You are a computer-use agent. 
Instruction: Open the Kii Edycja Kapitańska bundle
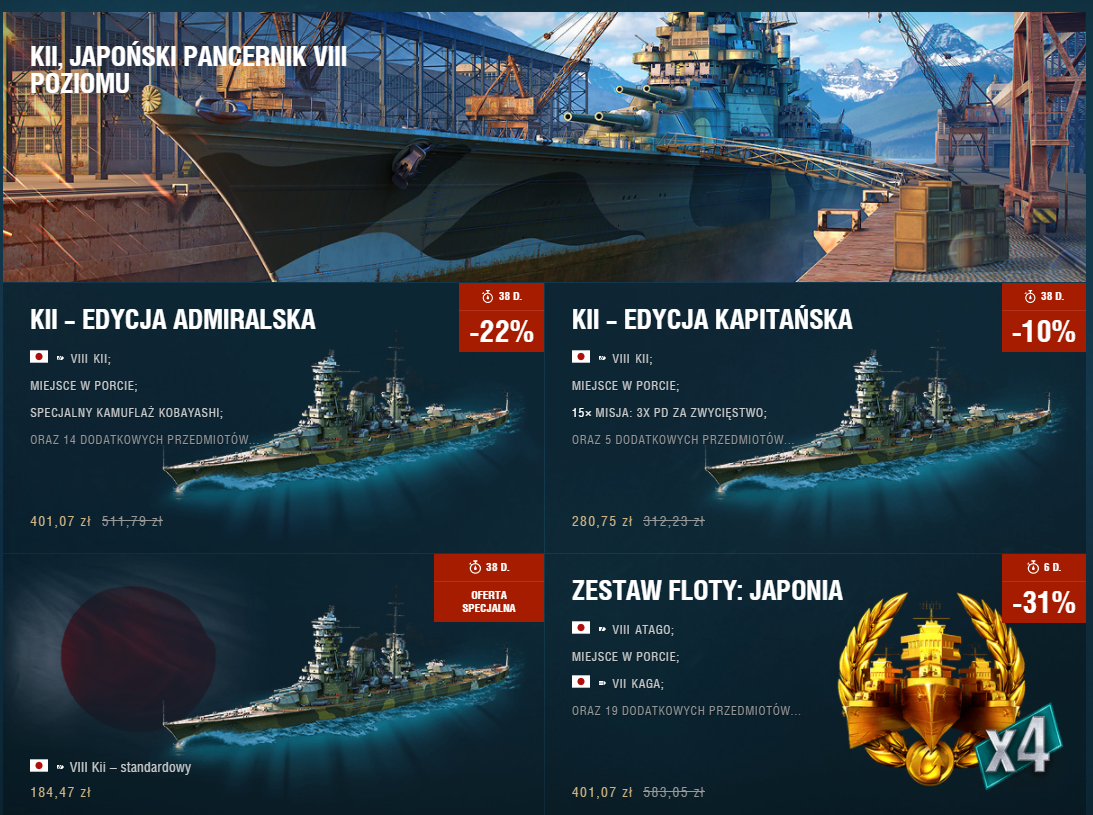point(712,320)
